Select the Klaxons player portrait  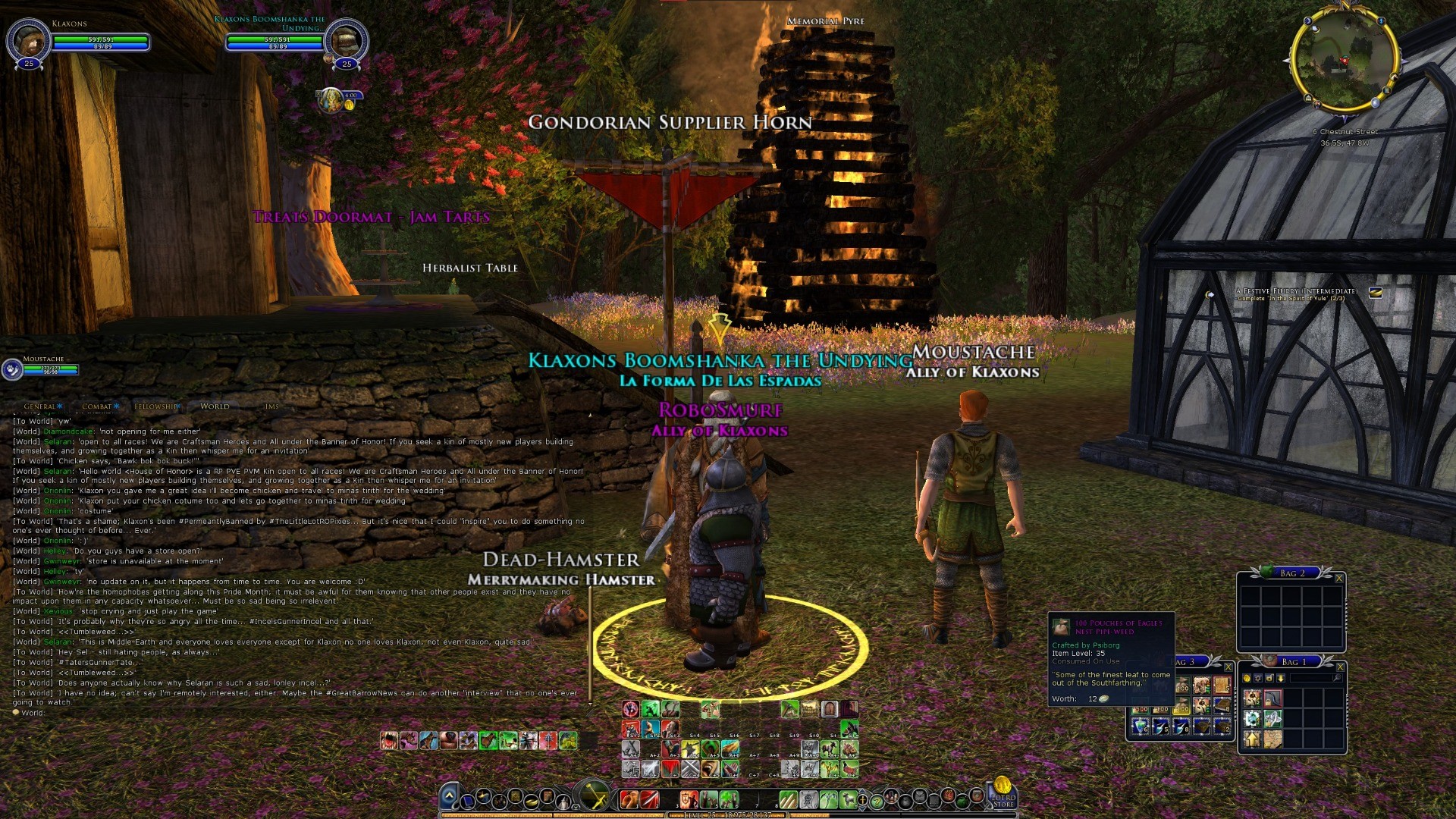(28, 39)
